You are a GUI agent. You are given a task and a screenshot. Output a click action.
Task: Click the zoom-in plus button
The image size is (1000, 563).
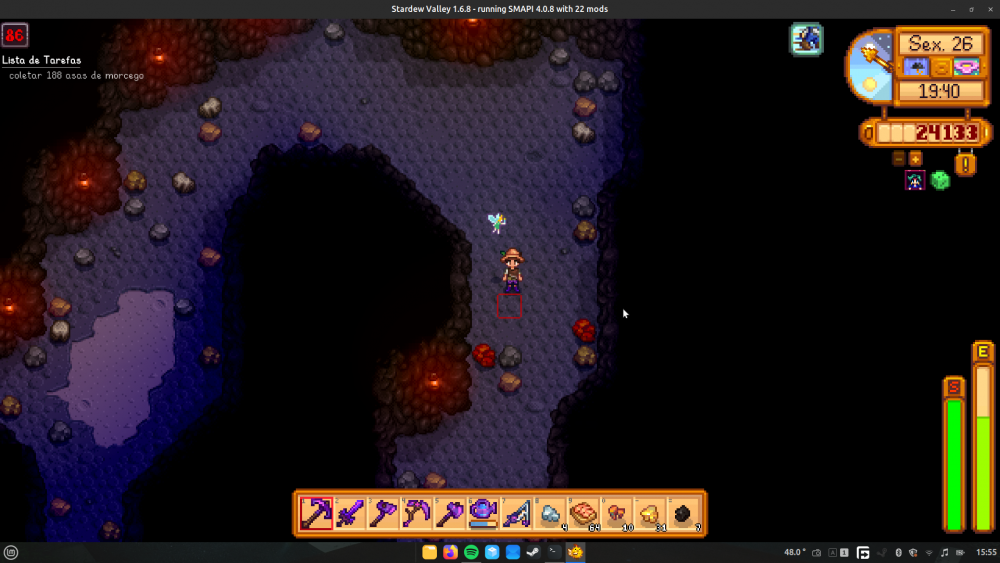click(915, 158)
